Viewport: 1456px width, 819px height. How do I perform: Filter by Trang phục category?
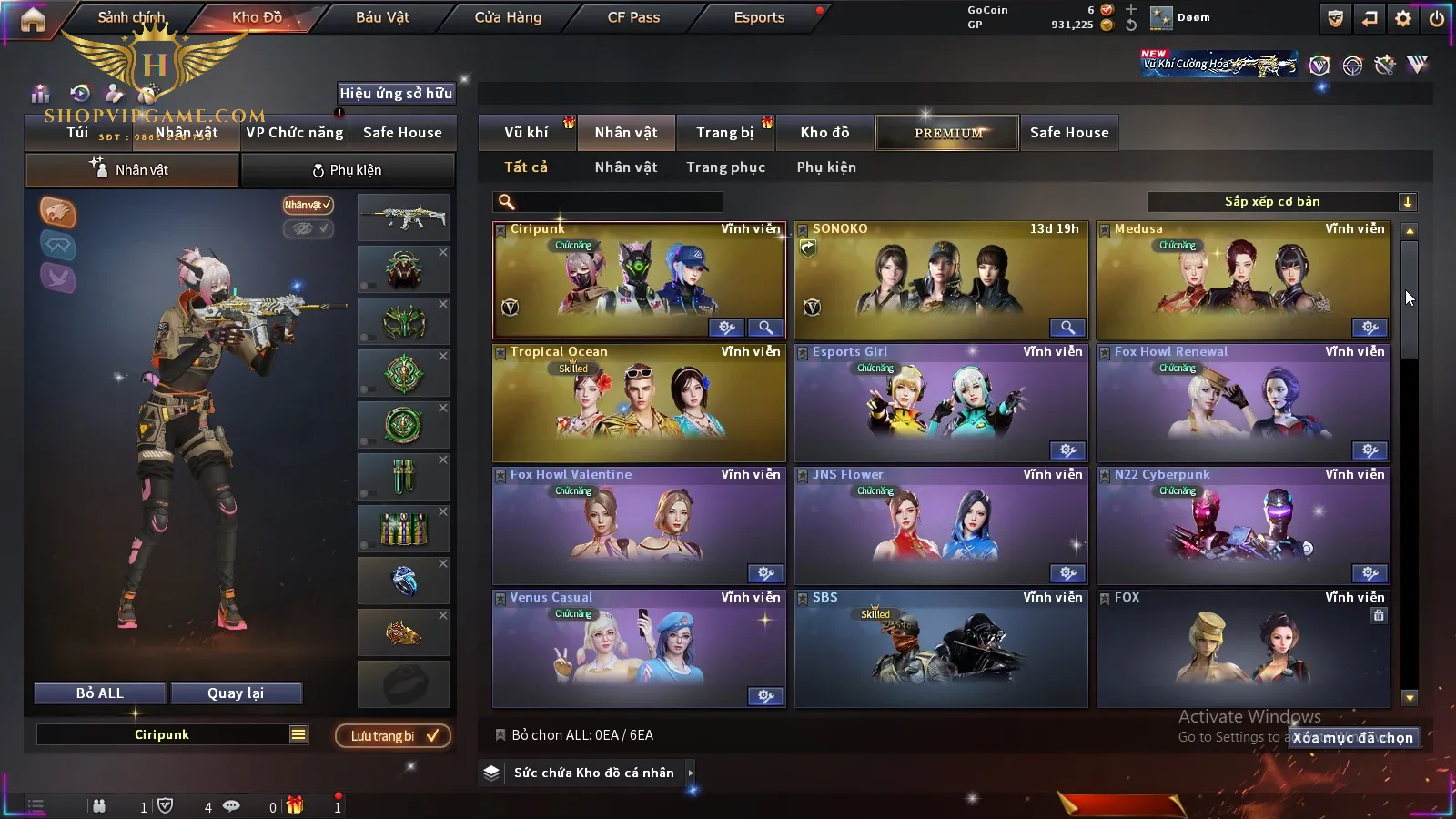point(725,167)
